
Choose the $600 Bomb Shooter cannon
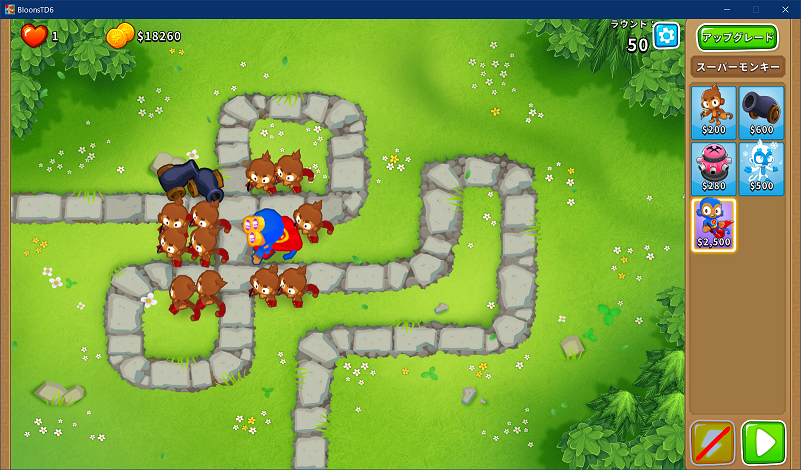(761, 111)
